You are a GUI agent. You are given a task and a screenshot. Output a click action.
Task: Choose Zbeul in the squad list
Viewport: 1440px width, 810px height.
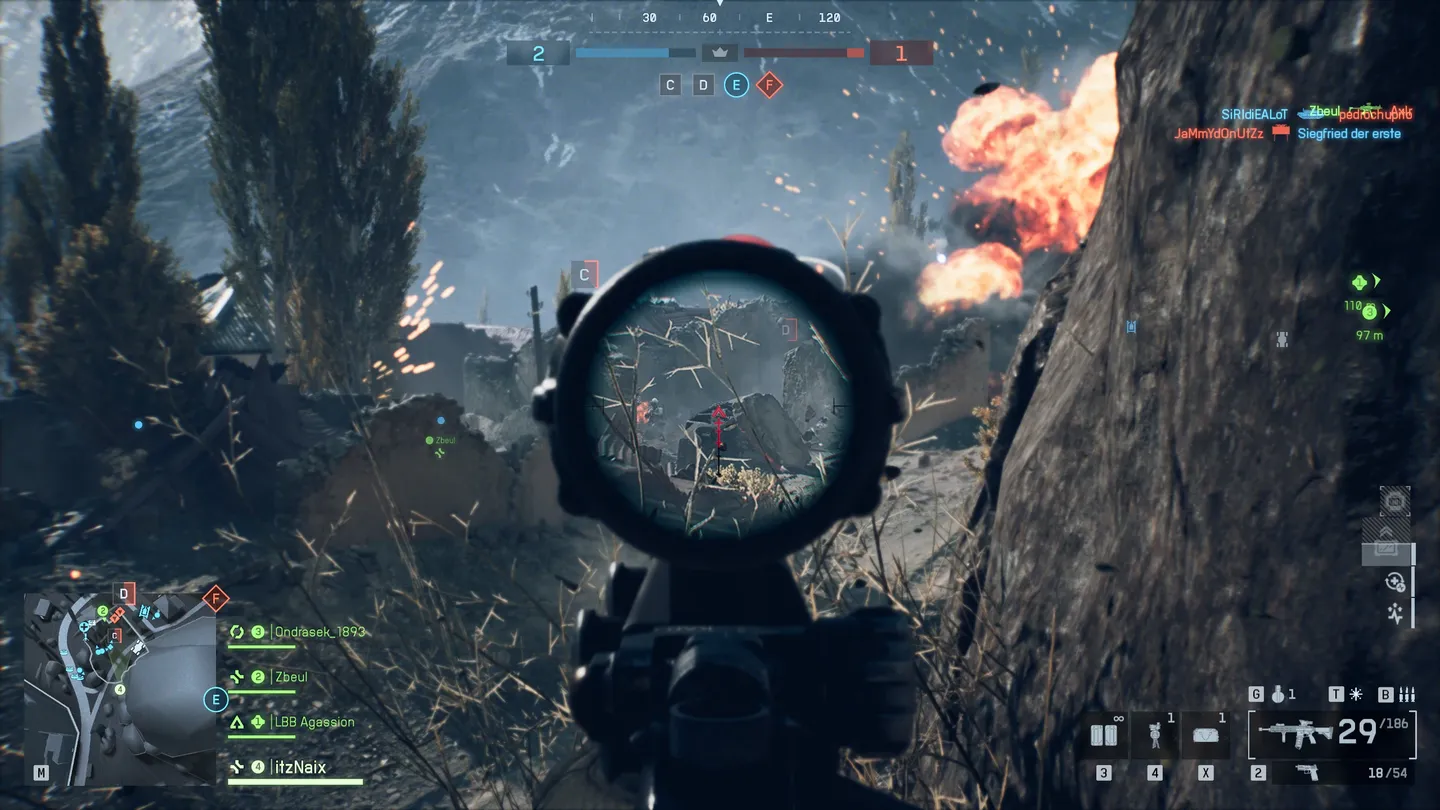pyautogui.click(x=290, y=677)
